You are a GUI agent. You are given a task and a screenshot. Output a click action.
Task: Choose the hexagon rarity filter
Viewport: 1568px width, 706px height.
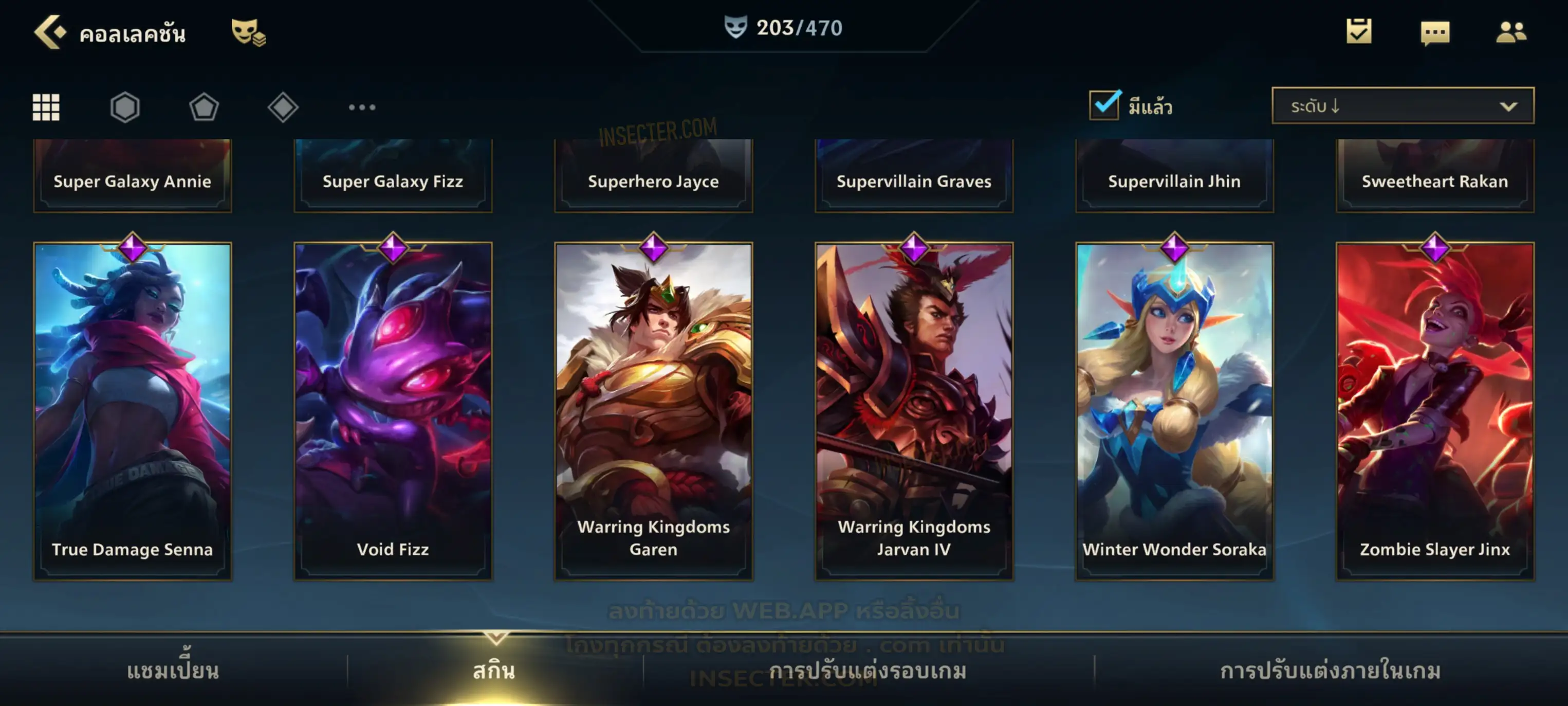[125, 107]
